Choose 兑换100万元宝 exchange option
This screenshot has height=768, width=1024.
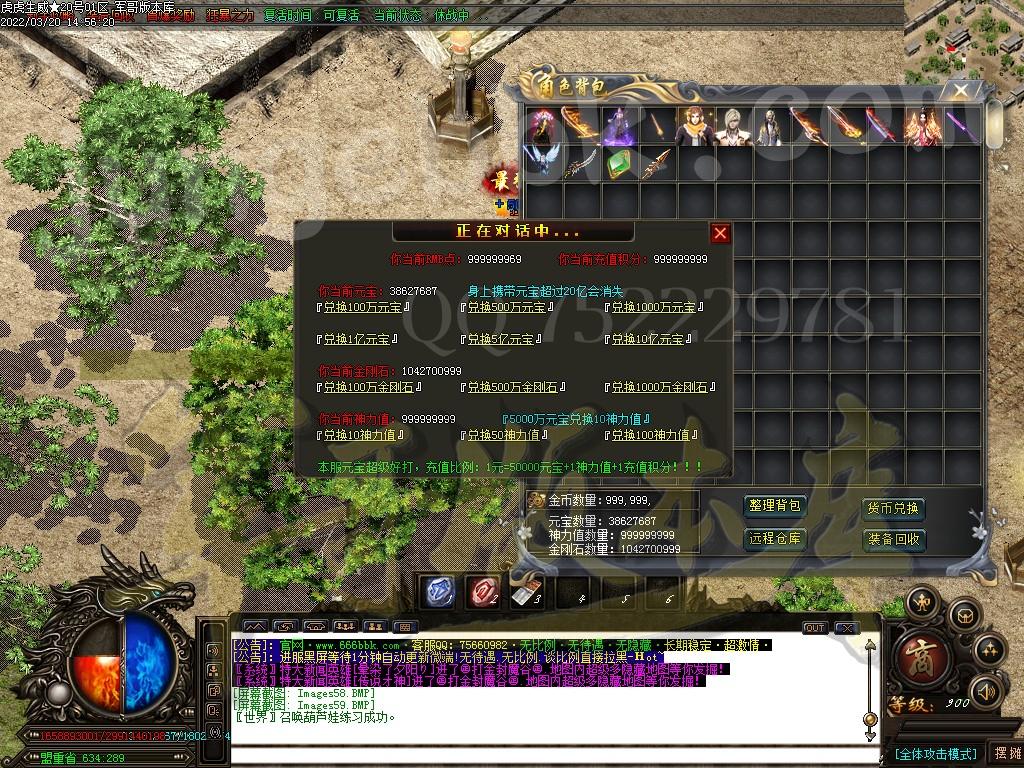pyautogui.click(x=361, y=308)
